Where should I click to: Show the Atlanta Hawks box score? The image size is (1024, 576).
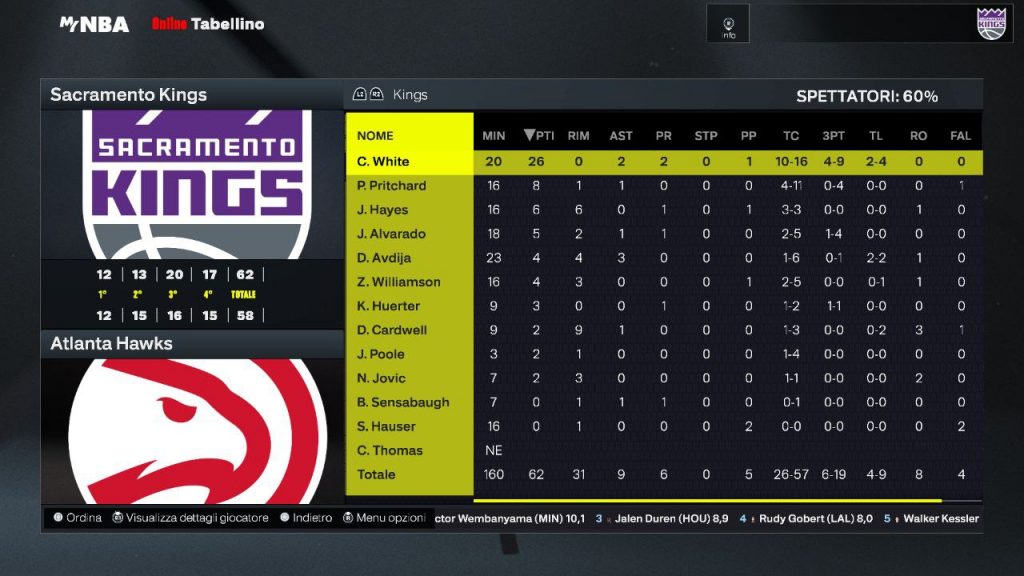[x=112, y=344]
